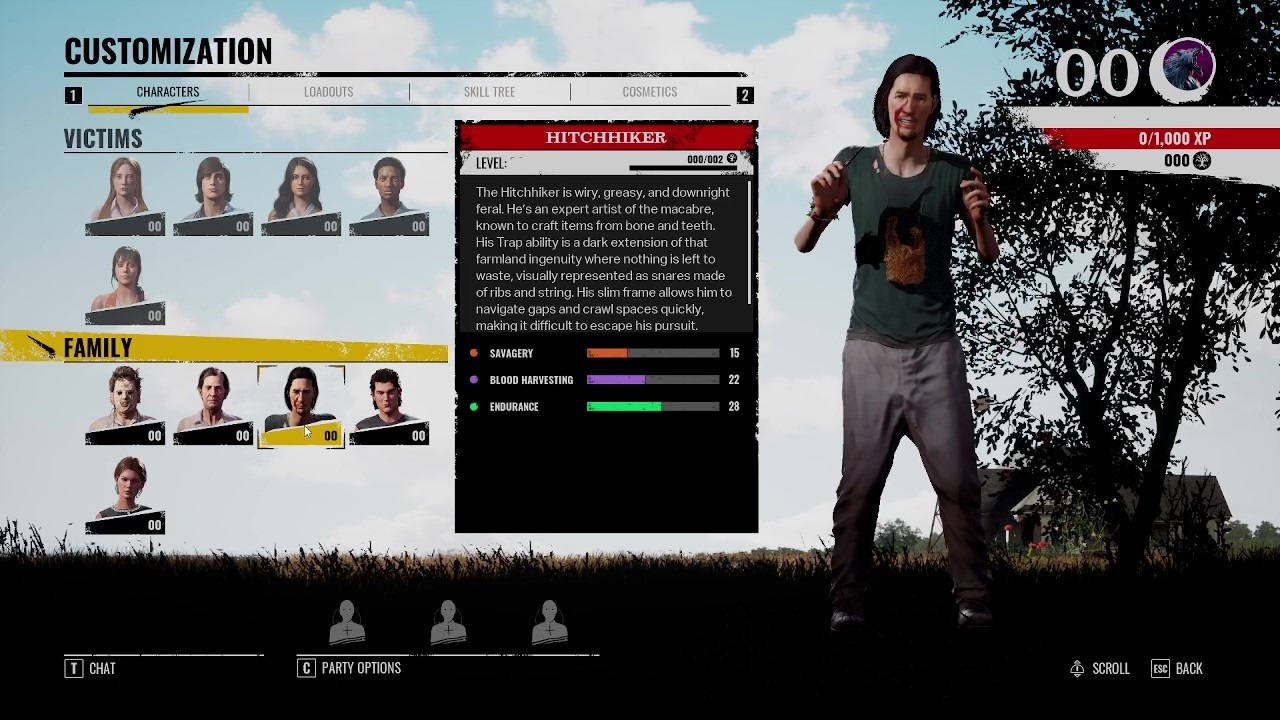Viewport: 1280px width, 720px height.
Task: Pick Johnny family portrait
Action: [389, 405]
